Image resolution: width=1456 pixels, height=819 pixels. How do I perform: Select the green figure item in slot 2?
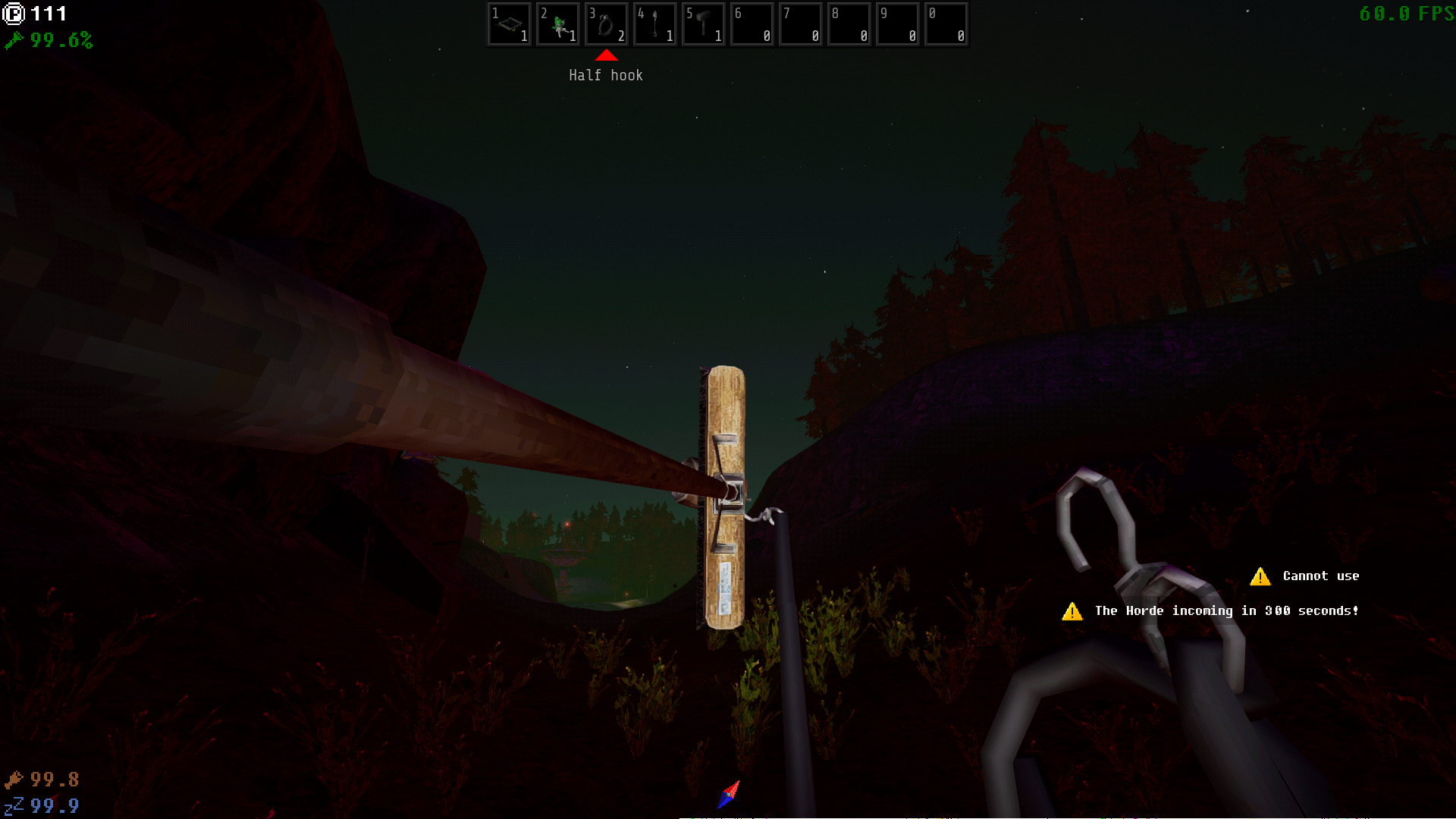coord(557,24)
